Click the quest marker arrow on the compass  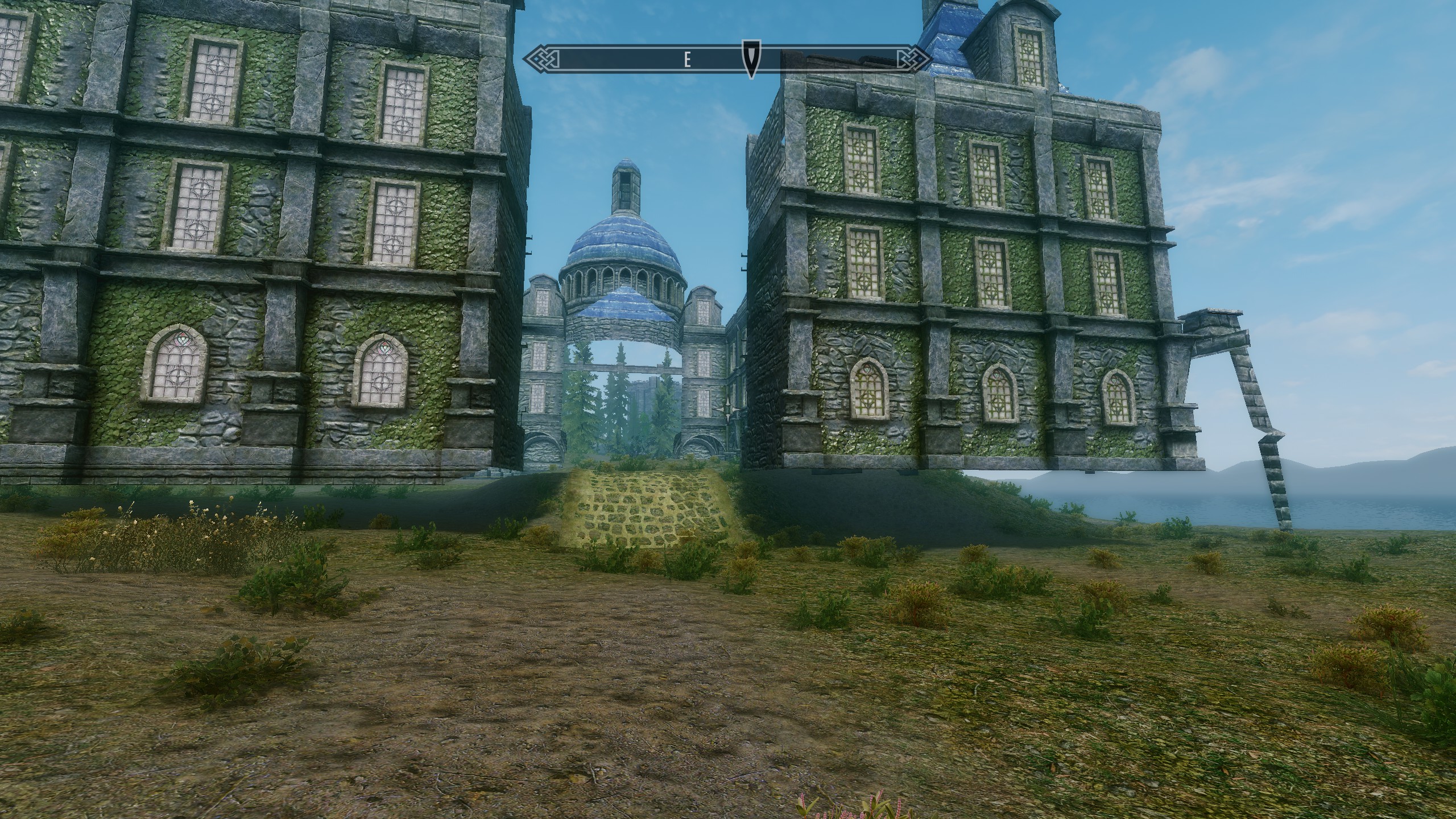pyautogui.click(x=751, y=59)
